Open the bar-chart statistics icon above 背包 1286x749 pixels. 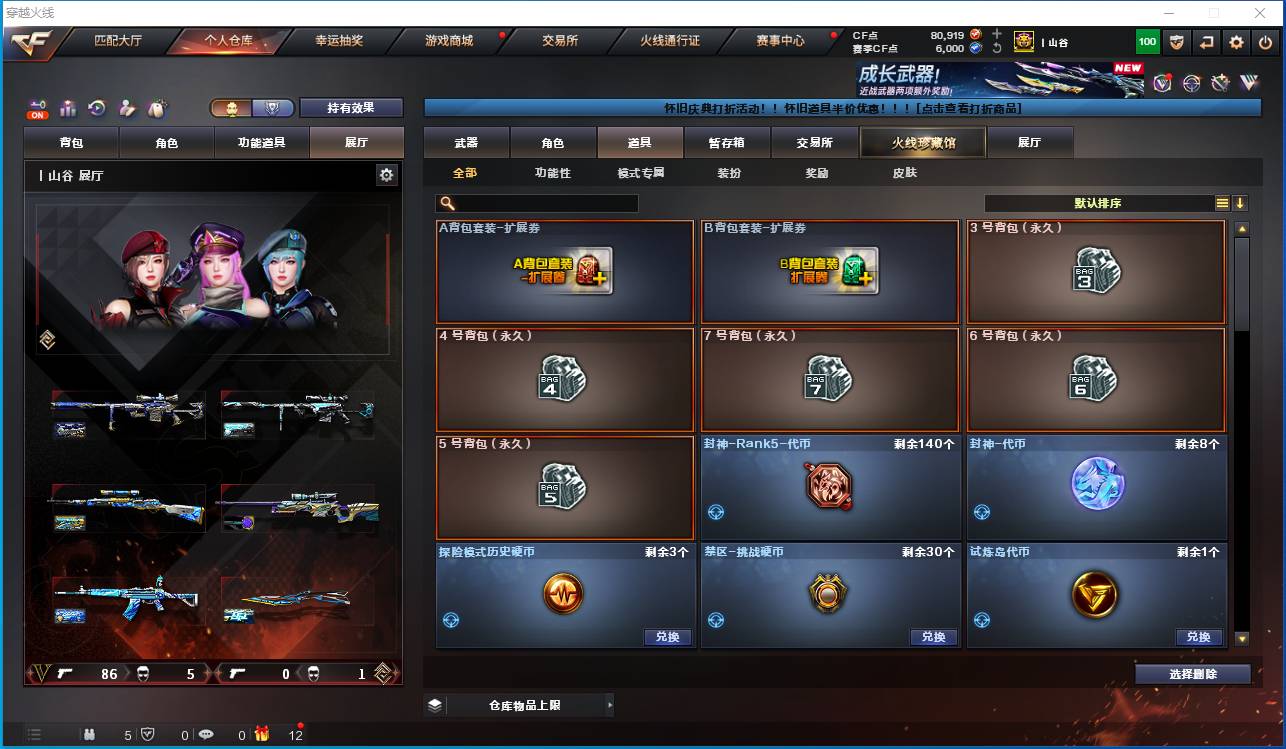67,106
